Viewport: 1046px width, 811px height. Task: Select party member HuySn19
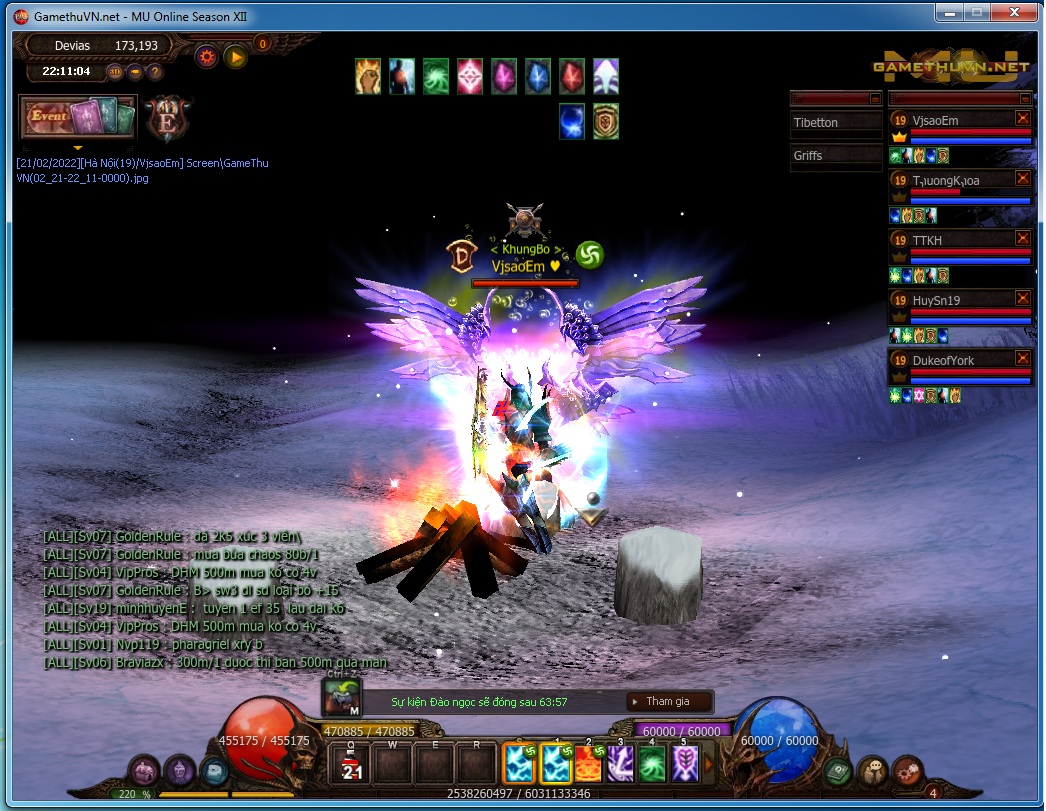point(936,300)
